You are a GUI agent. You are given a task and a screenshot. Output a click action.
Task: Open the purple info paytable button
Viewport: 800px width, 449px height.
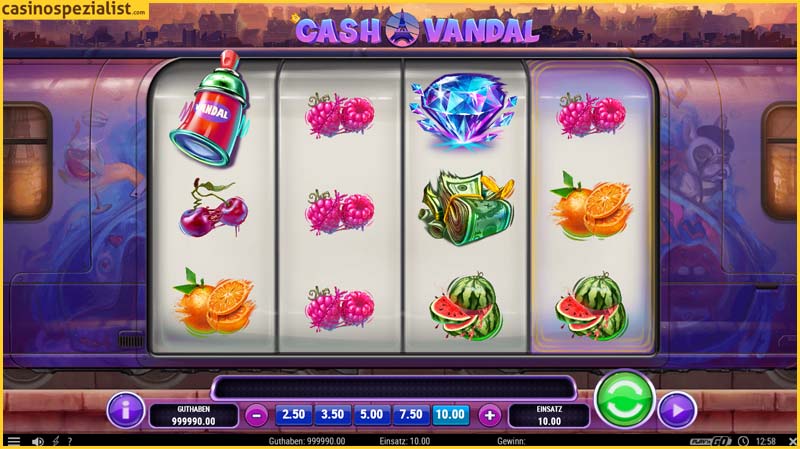pos(126,409)
